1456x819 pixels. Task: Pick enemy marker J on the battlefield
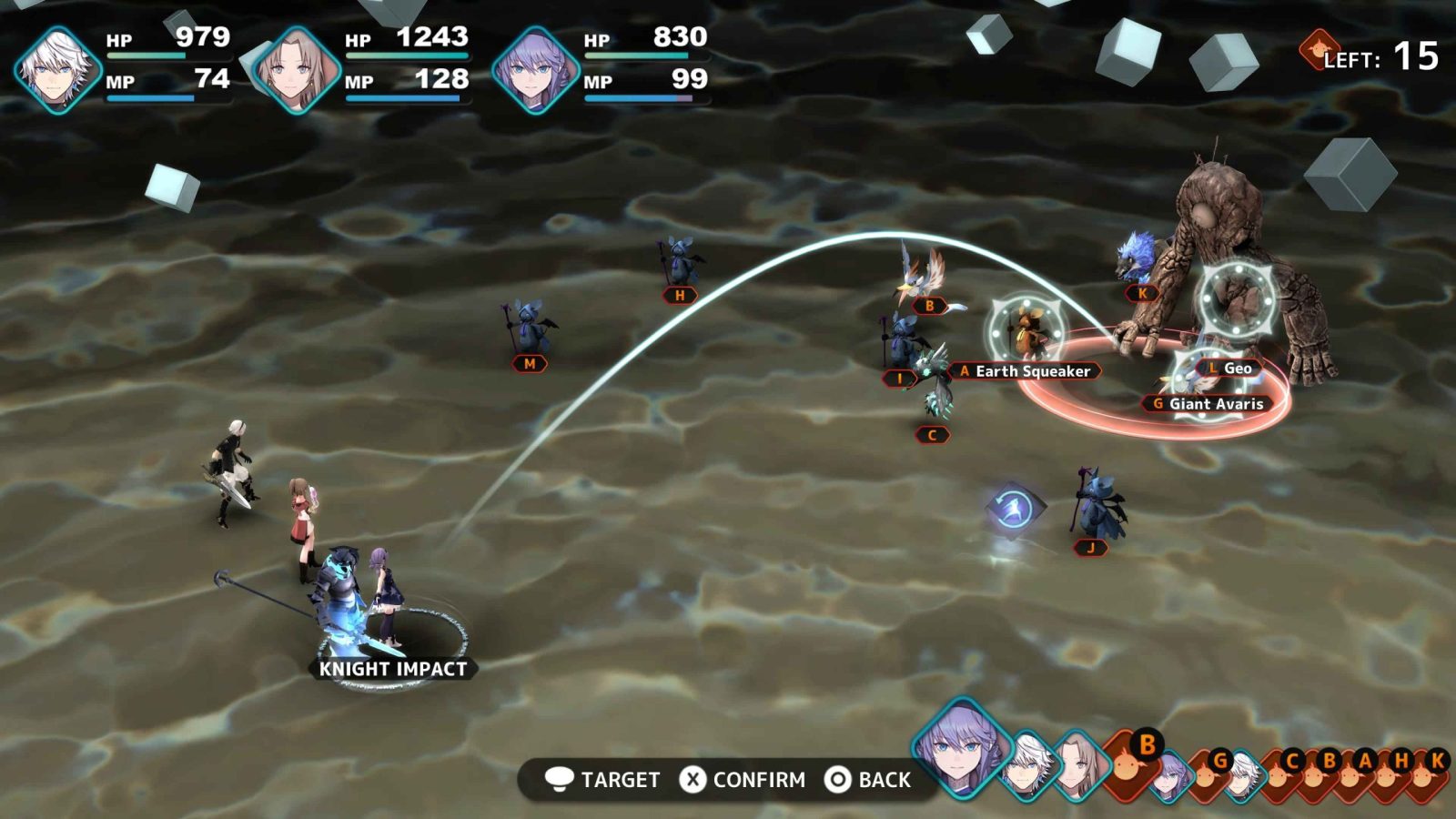click(1090, 548)
